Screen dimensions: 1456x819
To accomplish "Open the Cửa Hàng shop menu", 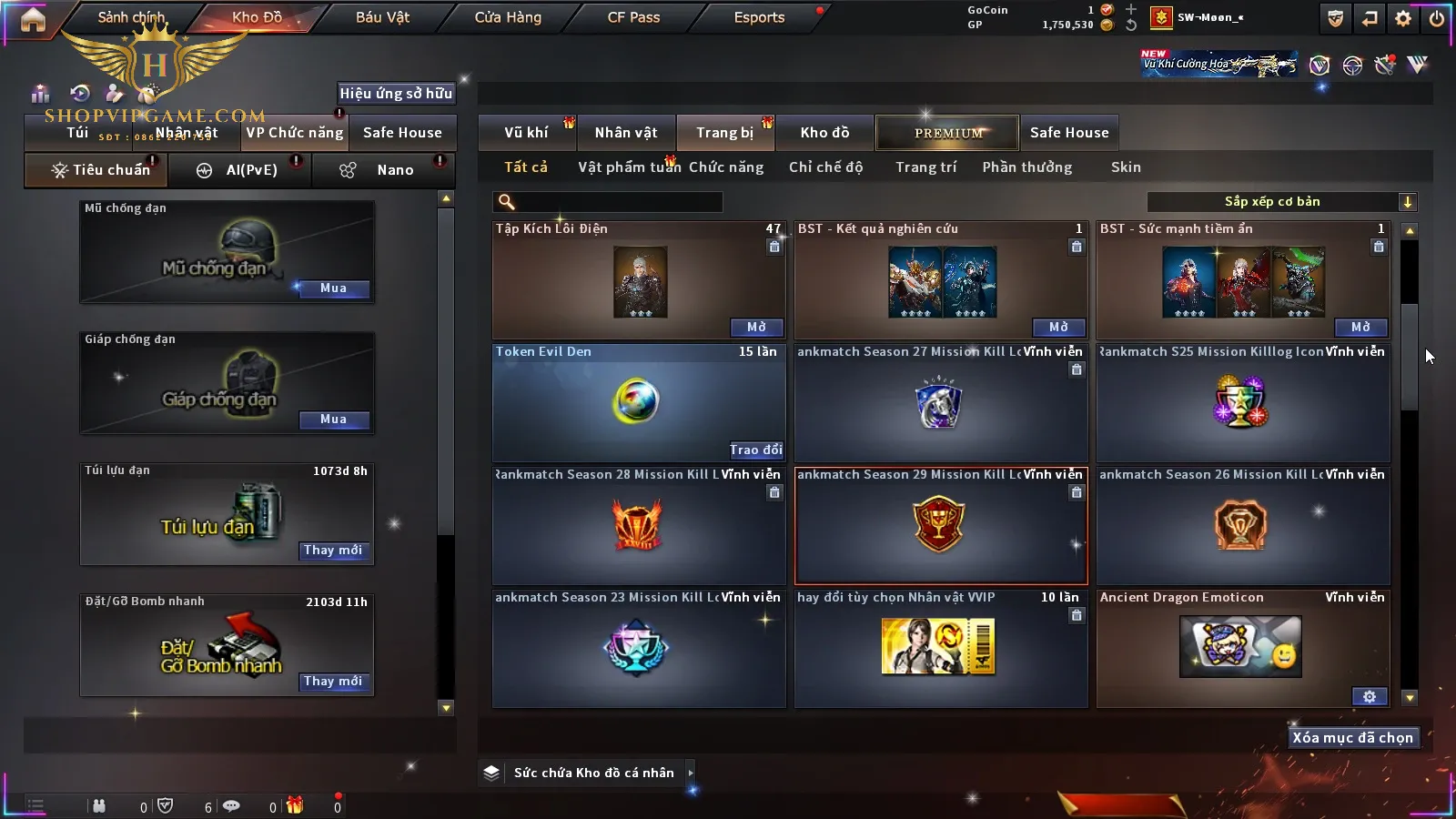I will pos(508,17).
